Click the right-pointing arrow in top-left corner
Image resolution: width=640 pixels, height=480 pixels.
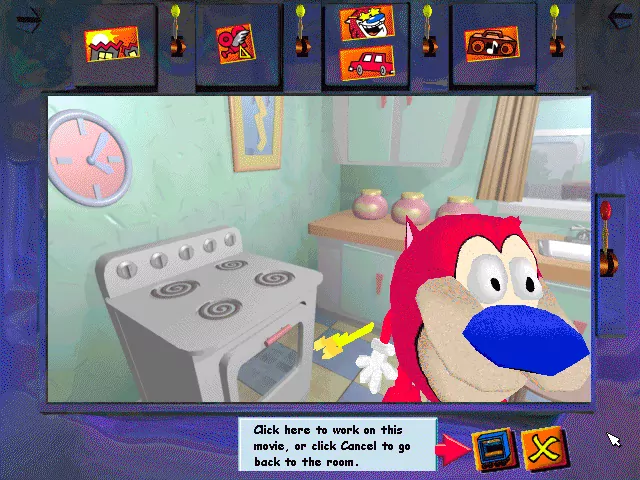click(x=28, y=17)
